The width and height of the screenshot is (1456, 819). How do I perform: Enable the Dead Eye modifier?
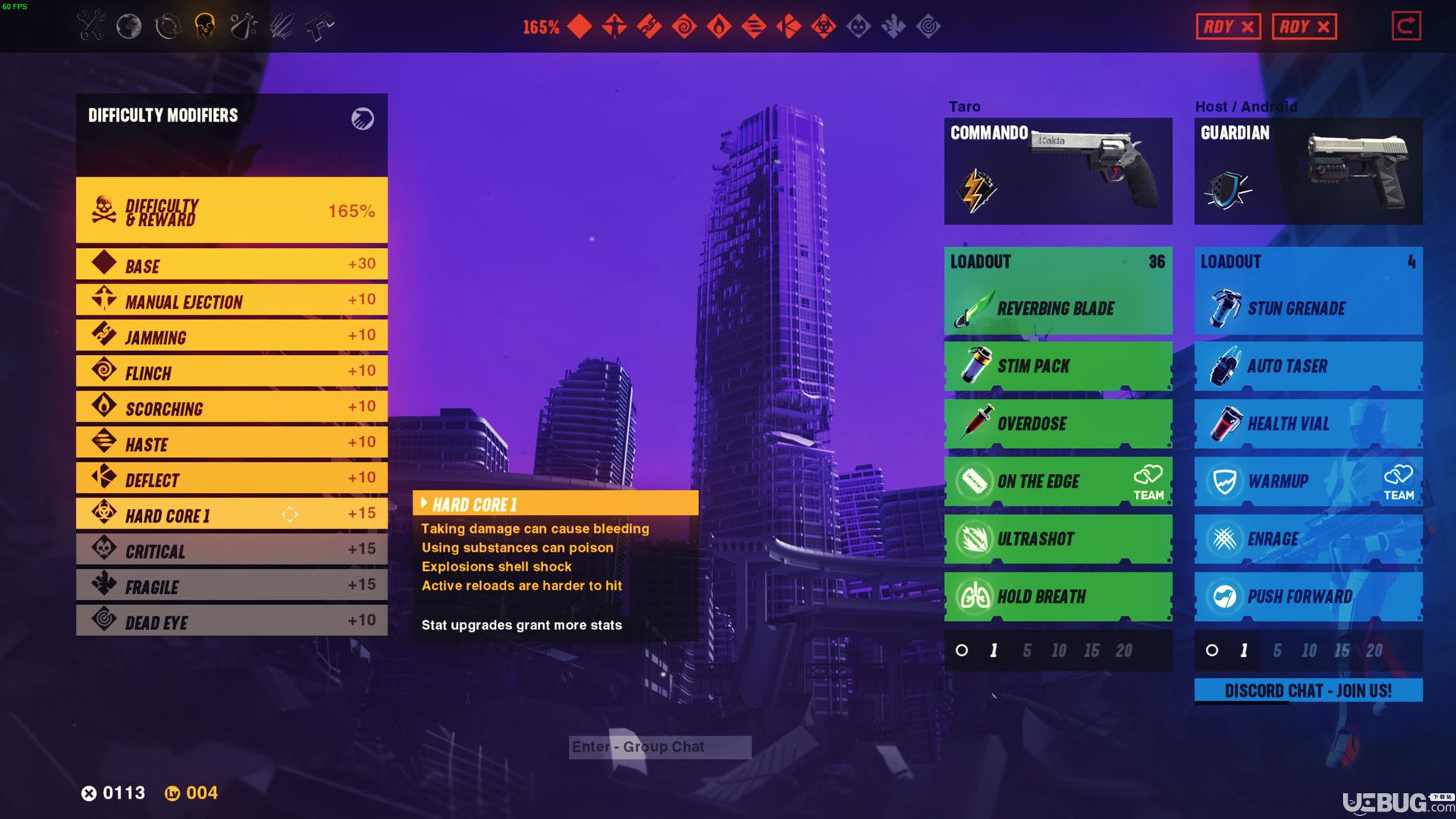[x=231, y=621]
